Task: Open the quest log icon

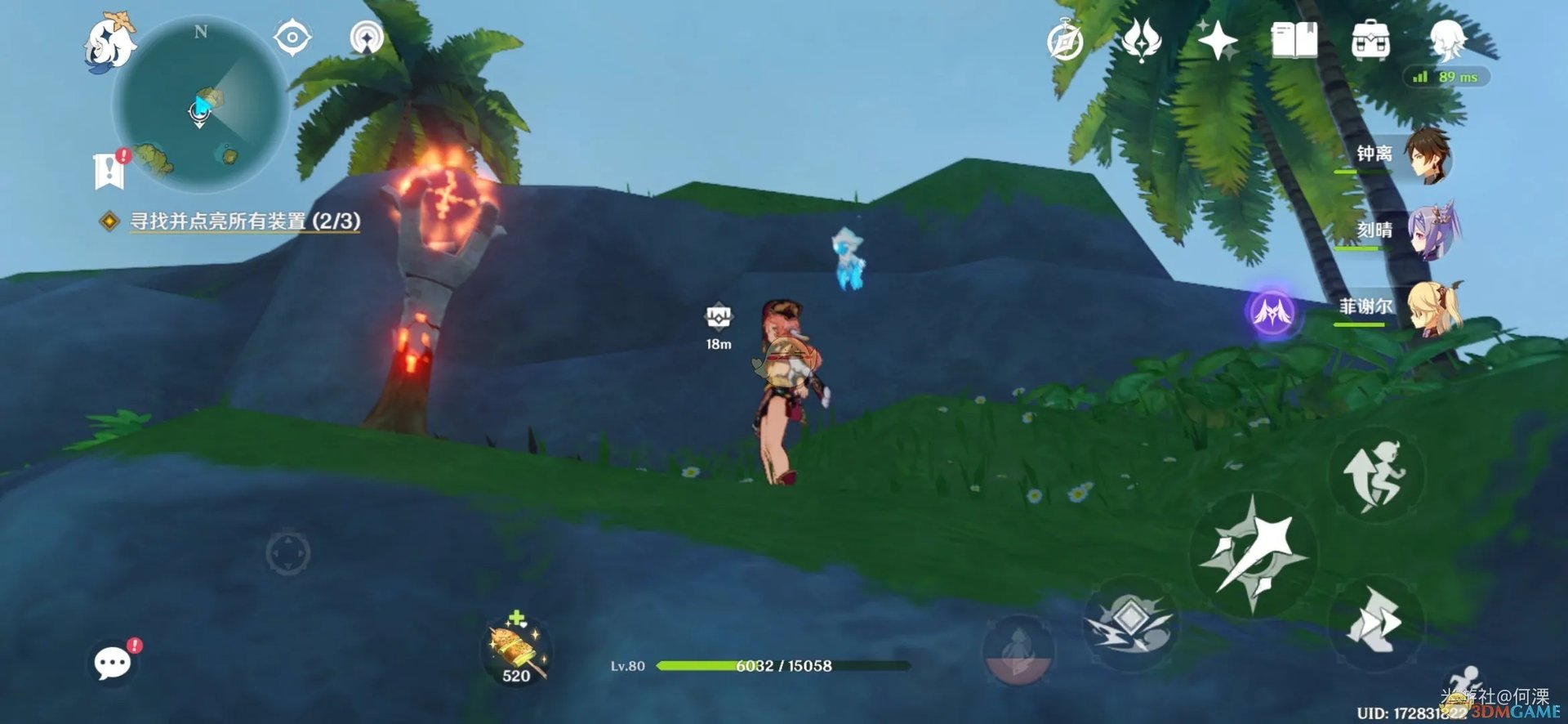Action: coord(109,169)
